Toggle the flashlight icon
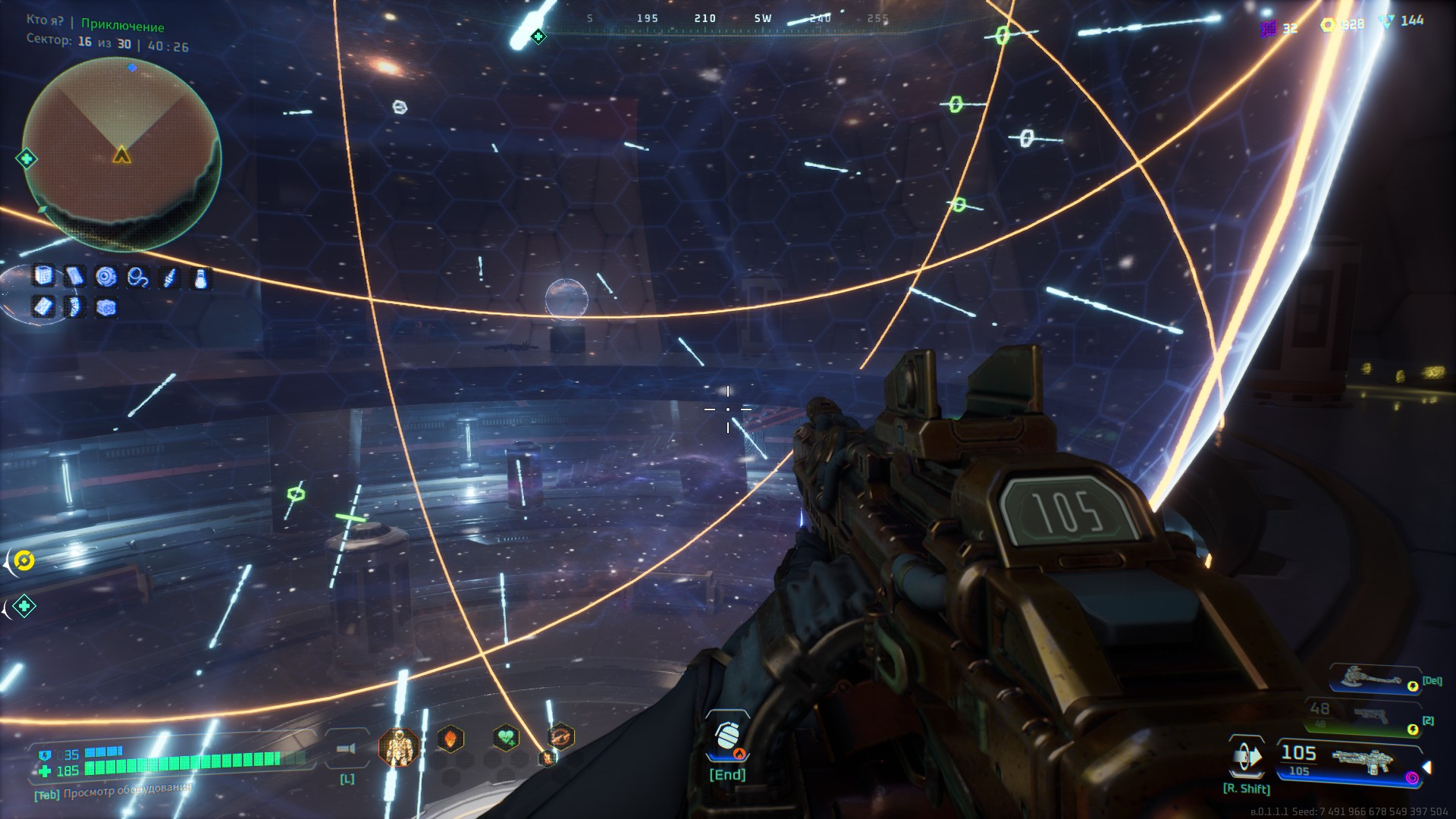 coord(347,749)
